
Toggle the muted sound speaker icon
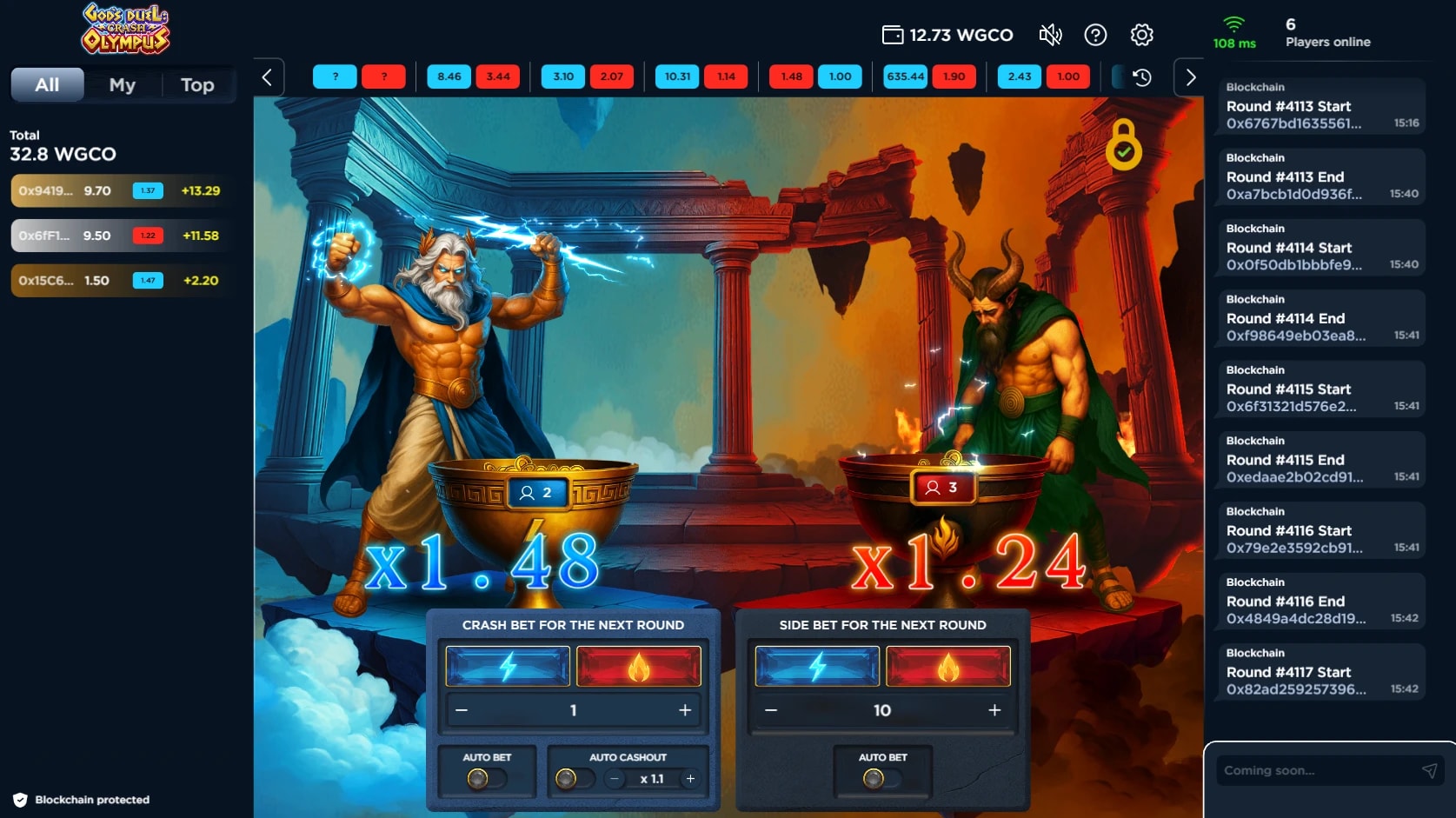(1050, 35)
